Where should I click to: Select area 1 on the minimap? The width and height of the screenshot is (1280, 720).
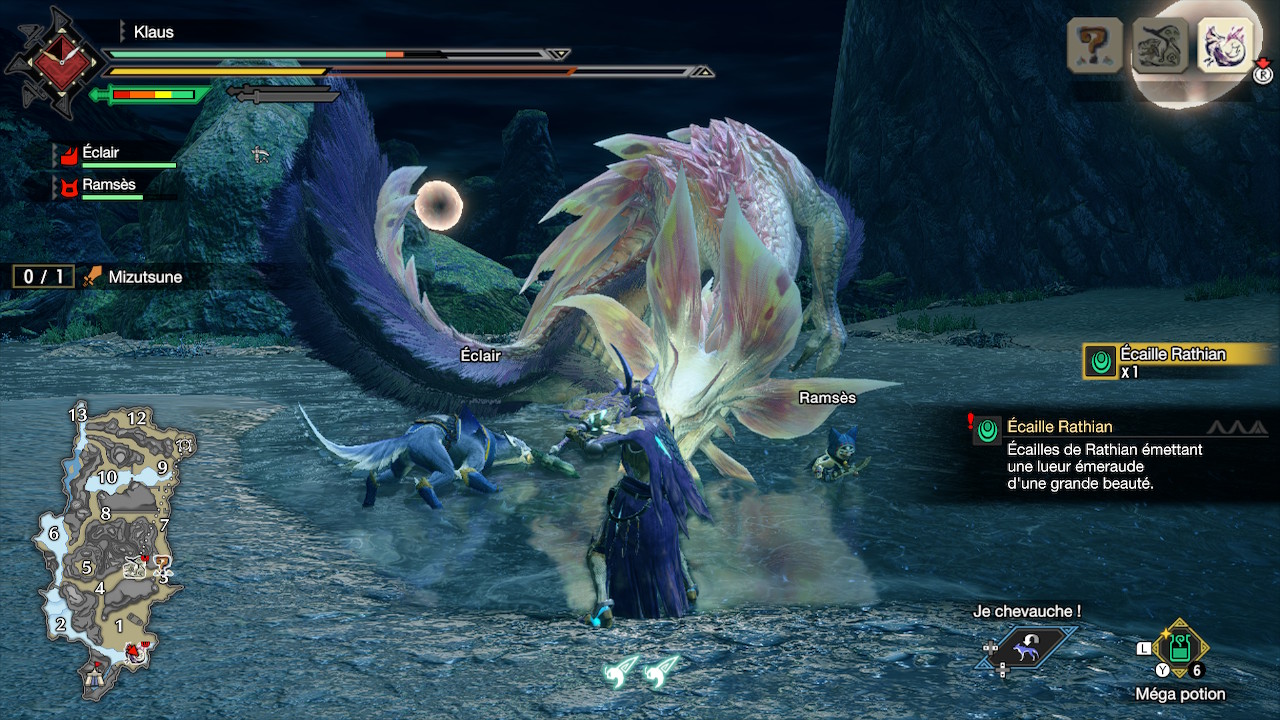pyautogui.click(x=119, y=625)
